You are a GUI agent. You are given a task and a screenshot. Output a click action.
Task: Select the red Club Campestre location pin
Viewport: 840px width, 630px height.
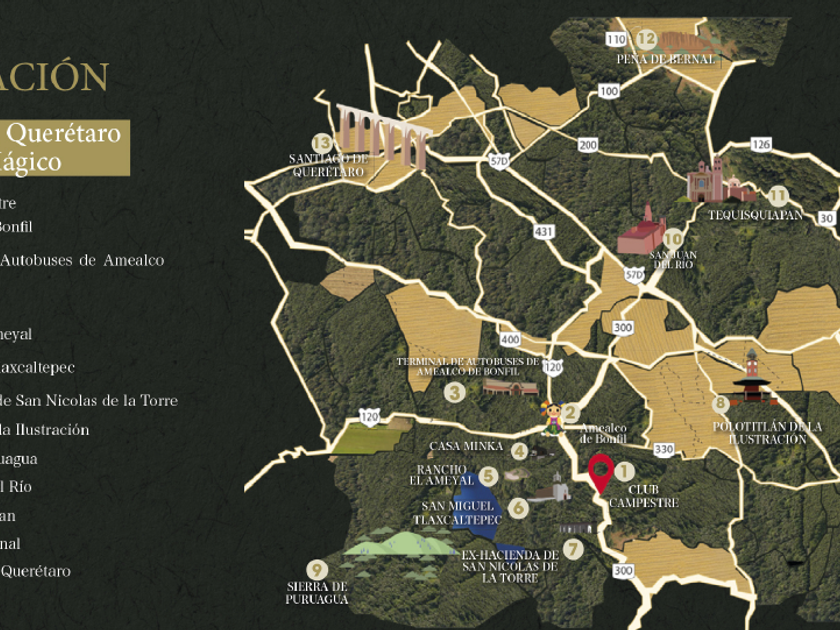(x=600, y=471)
